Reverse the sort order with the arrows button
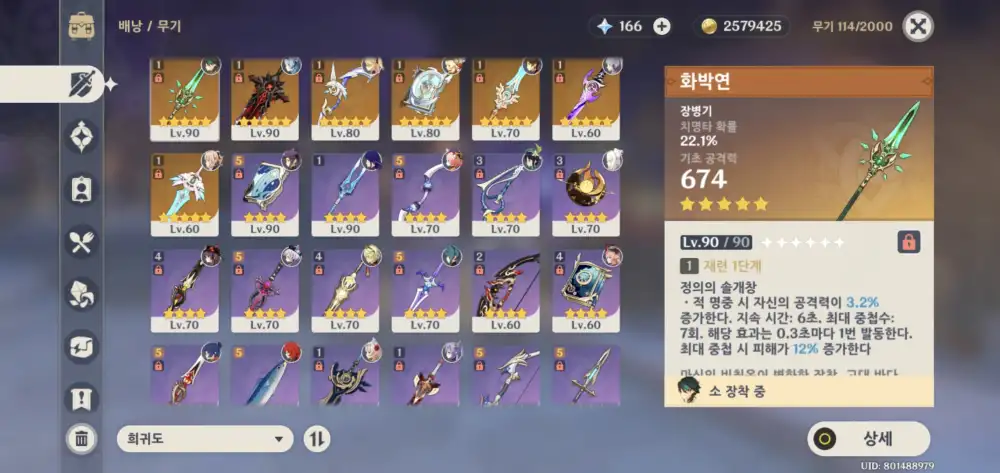This screenshot has height=473, width=1000. pyautogui.click(x=317, y=438)
